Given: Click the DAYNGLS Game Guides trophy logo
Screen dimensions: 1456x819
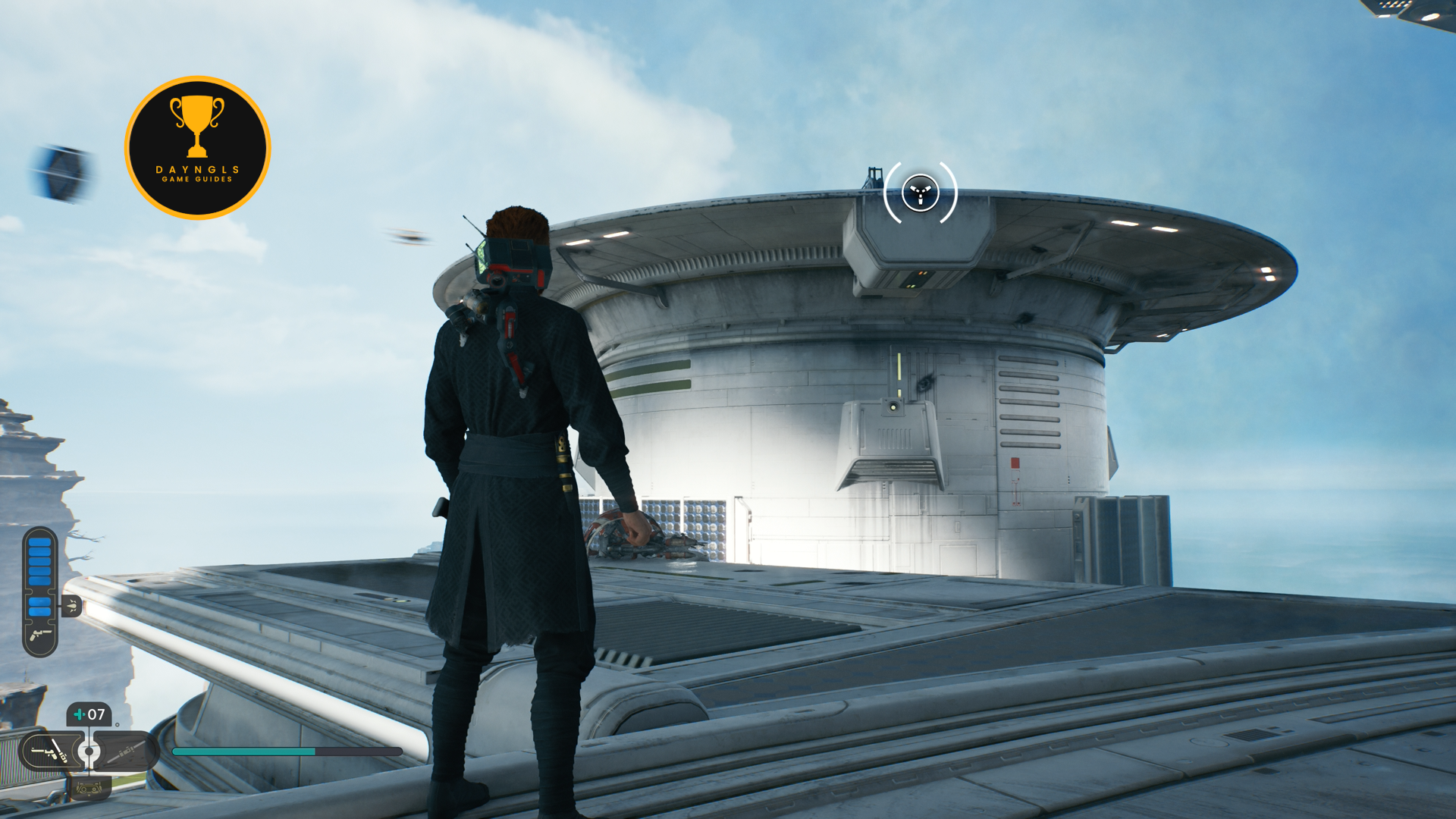Looking at the screenshot, I should 197,148.
